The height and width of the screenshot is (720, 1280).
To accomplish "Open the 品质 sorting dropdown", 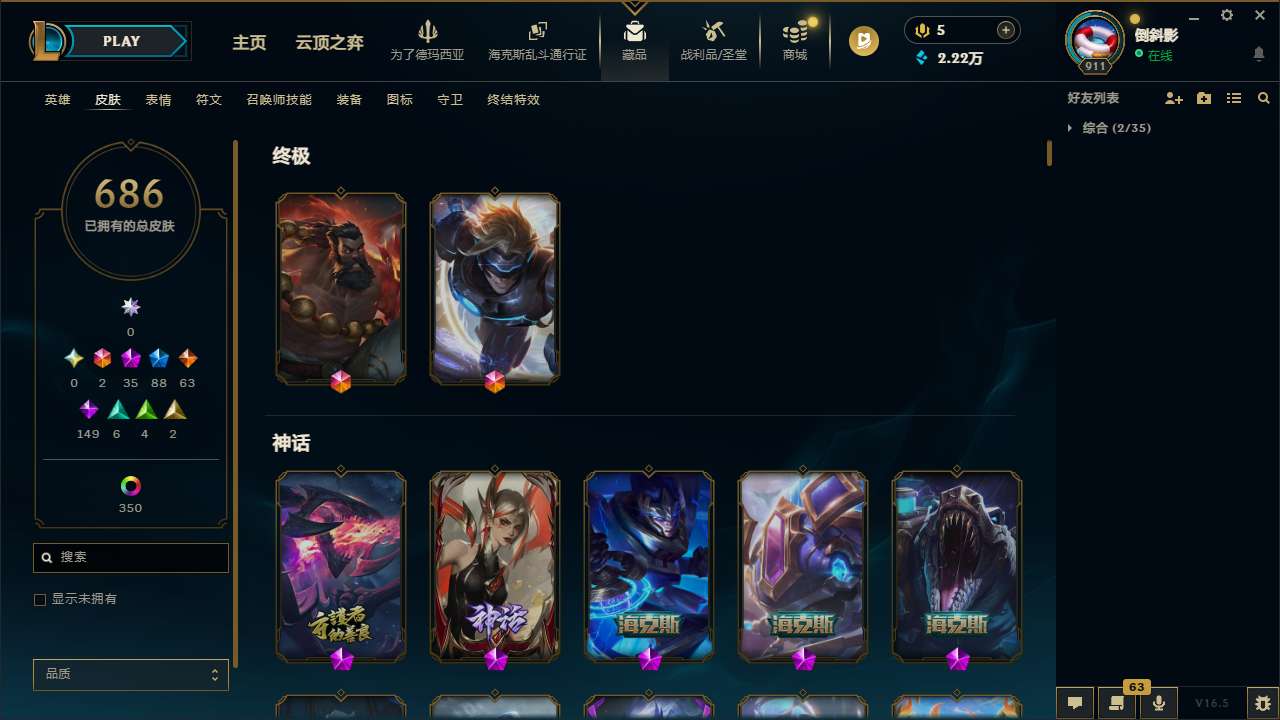I will tap(130, 674).
